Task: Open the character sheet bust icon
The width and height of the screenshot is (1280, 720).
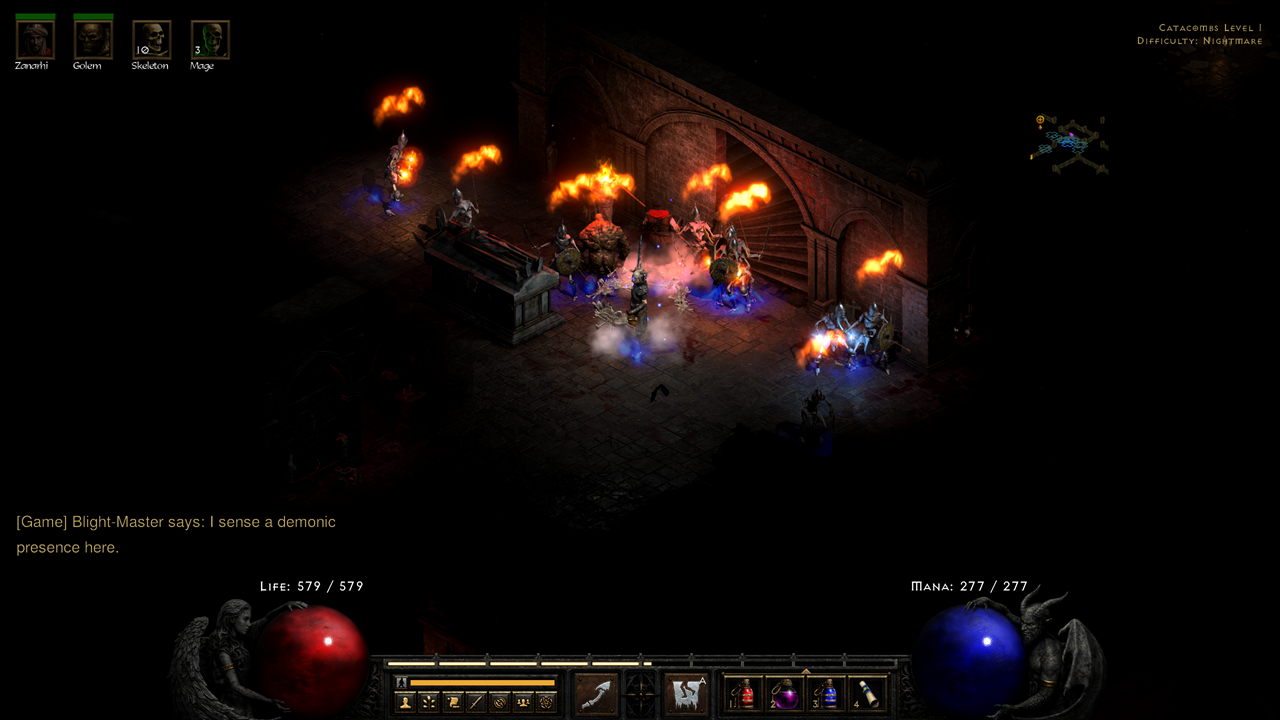Action: [406, 702]
